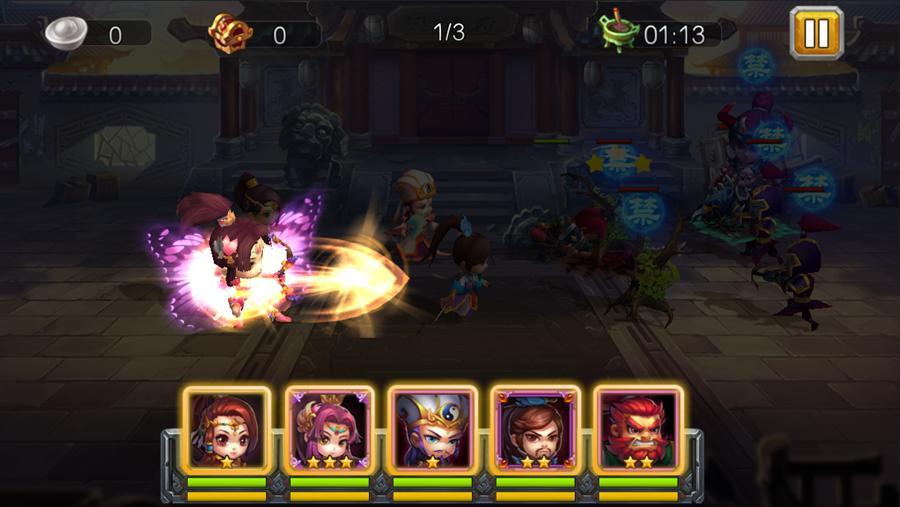Screen dimensions: 900x507
Task: Tap the red-faced bearded general portrait
Action: tap(638, 430)
